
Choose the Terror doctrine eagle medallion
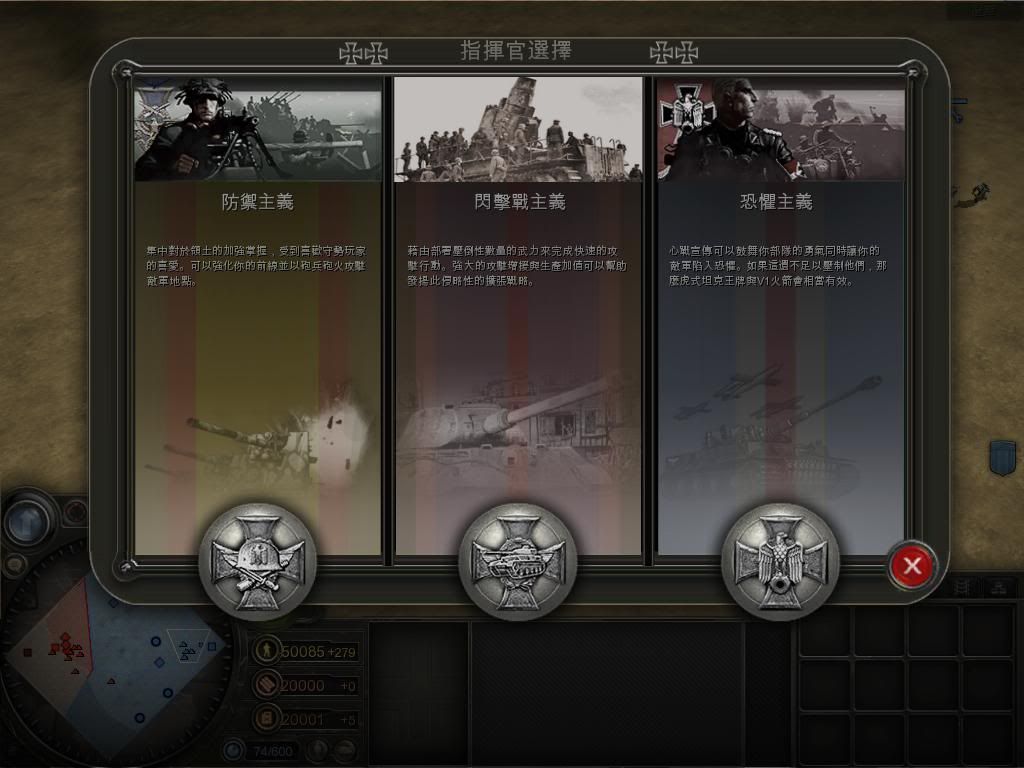779,561
